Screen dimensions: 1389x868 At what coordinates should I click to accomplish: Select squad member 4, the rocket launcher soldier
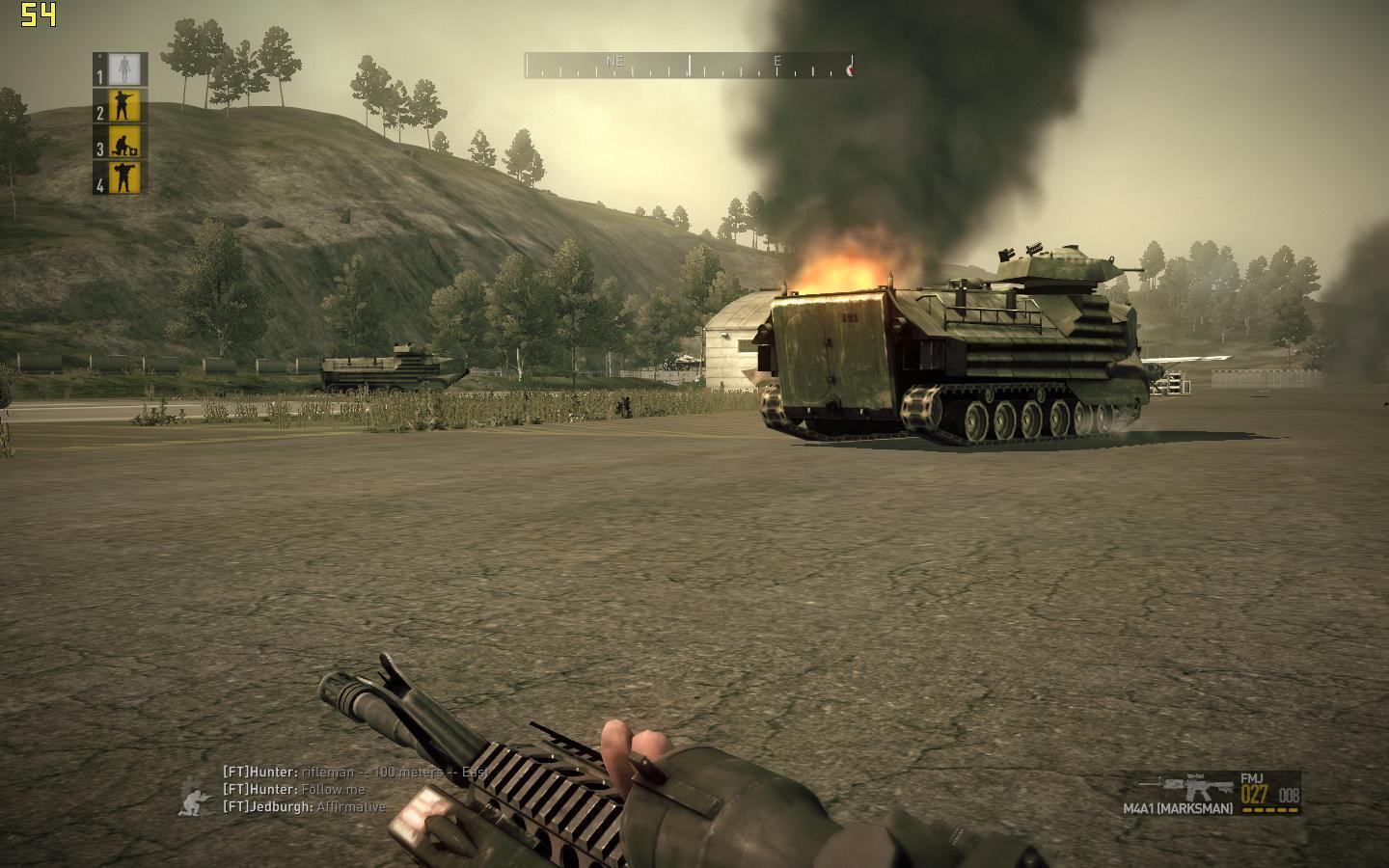[124, 177]
